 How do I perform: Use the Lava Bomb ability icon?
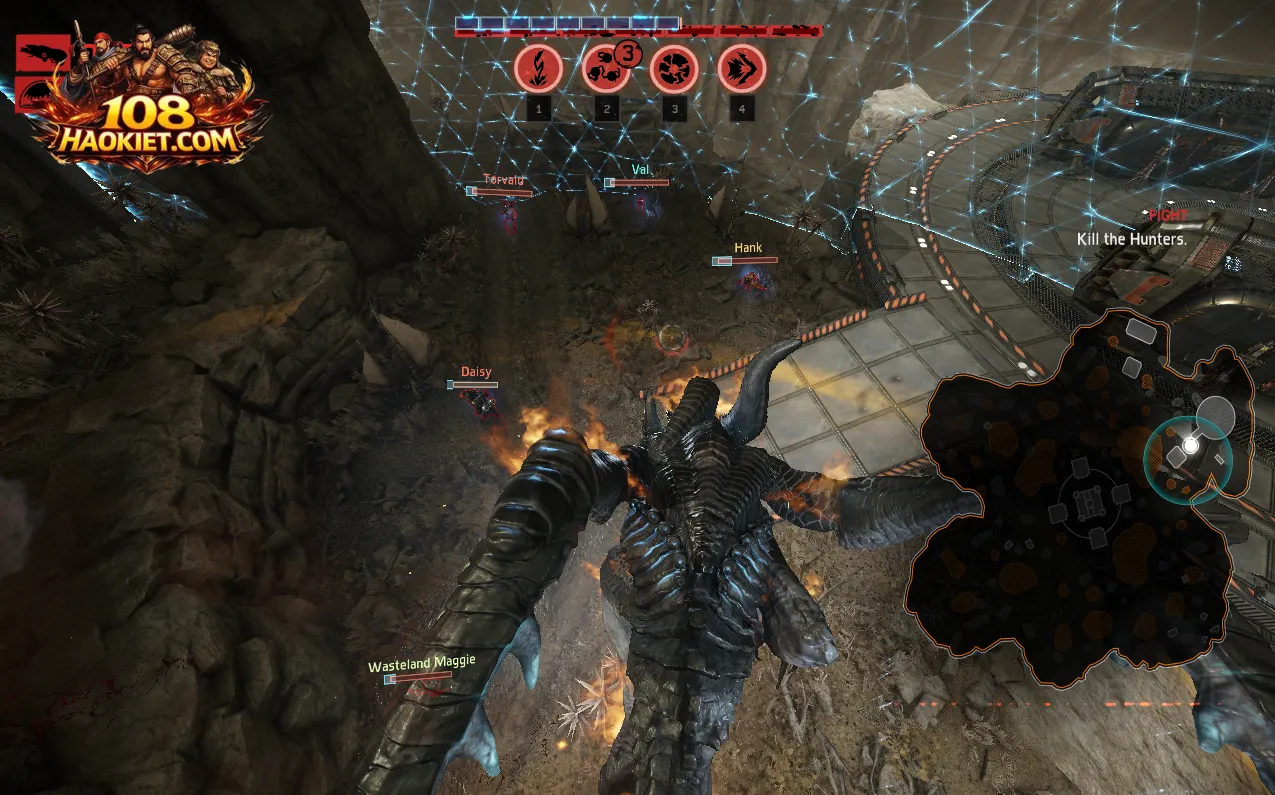coord(606,69)
